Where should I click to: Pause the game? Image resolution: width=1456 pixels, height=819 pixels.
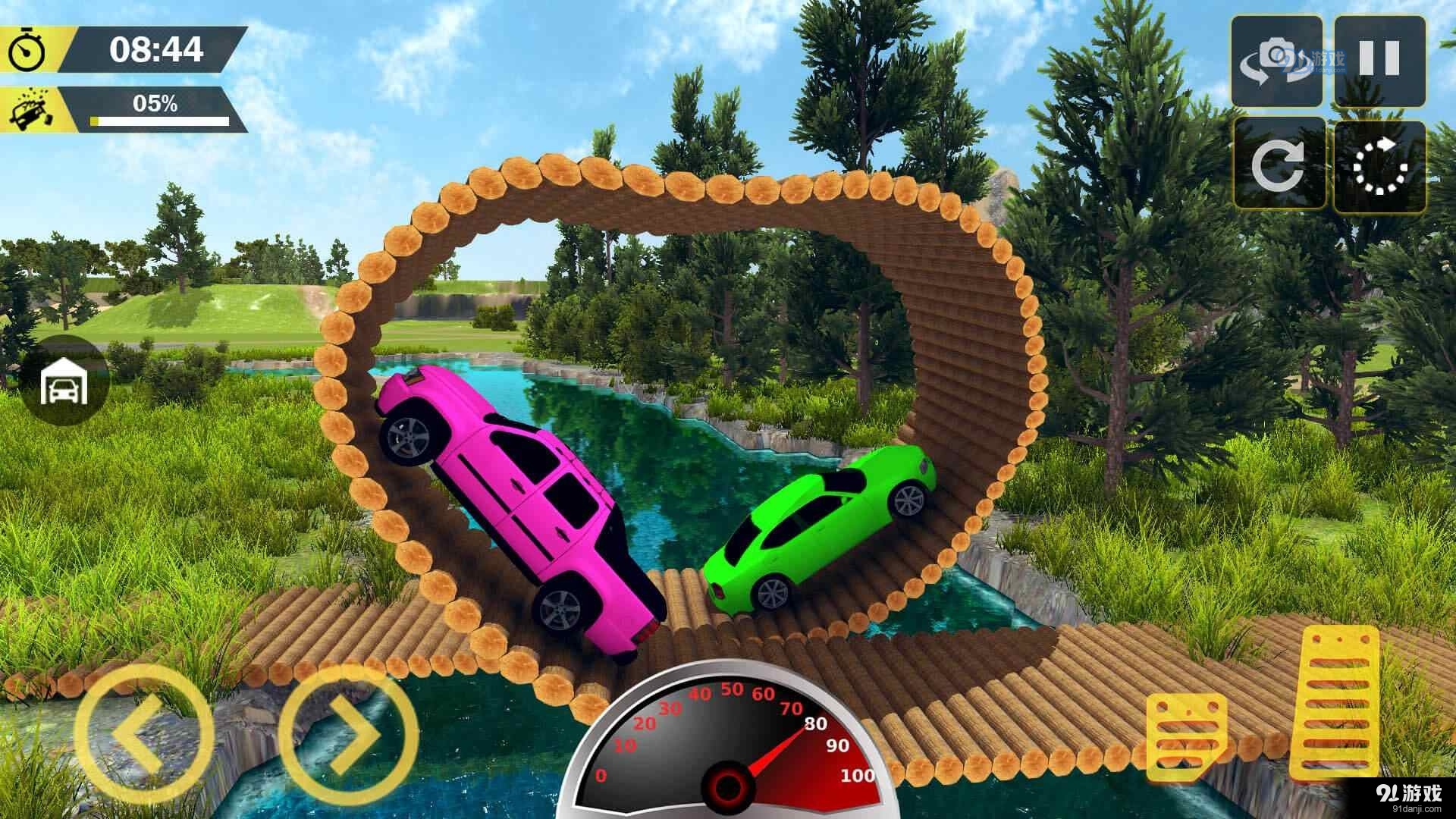1379,61
